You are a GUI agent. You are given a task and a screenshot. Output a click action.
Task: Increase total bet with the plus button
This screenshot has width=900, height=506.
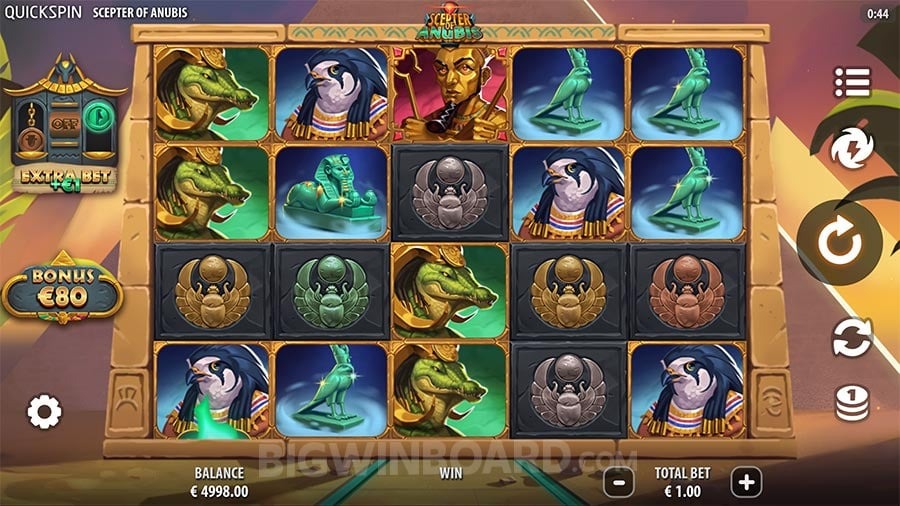pyautogui.click(x=746, y=482)
